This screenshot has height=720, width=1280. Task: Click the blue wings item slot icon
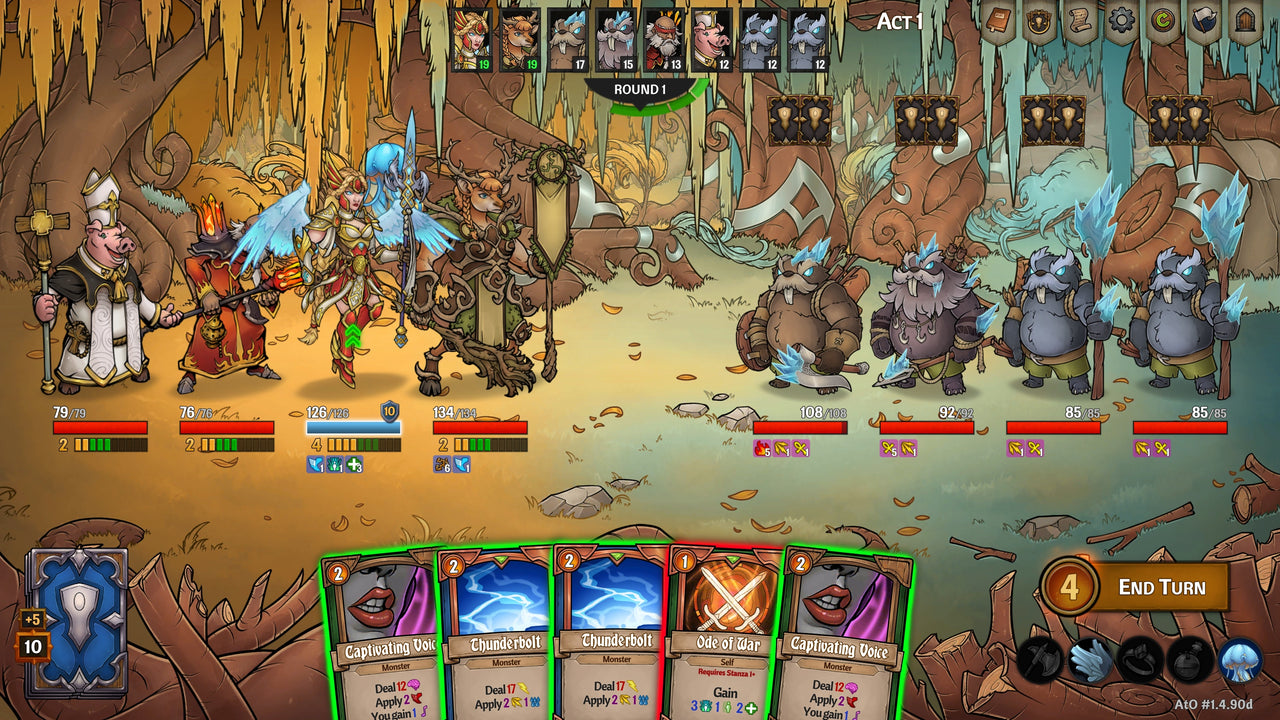pyautogui.click(x=1091, y=658)
